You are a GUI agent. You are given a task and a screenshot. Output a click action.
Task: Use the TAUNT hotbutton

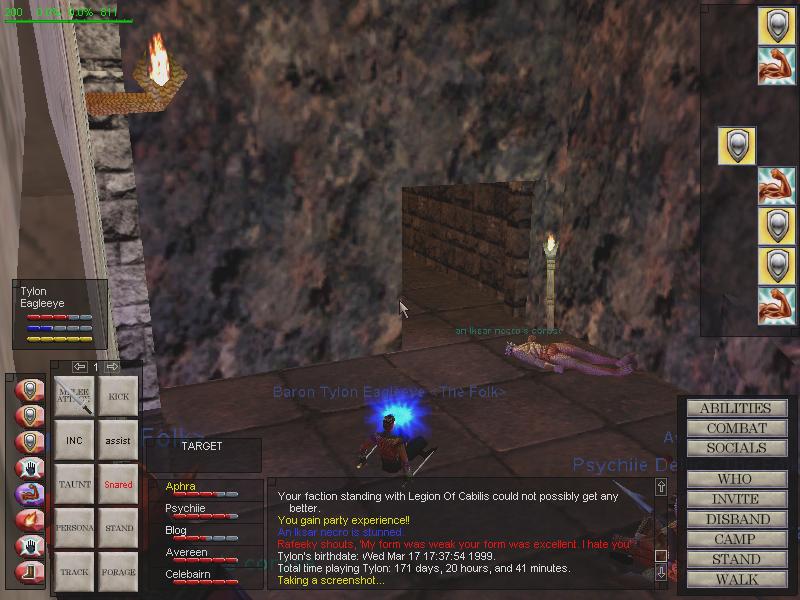(74, 484)
